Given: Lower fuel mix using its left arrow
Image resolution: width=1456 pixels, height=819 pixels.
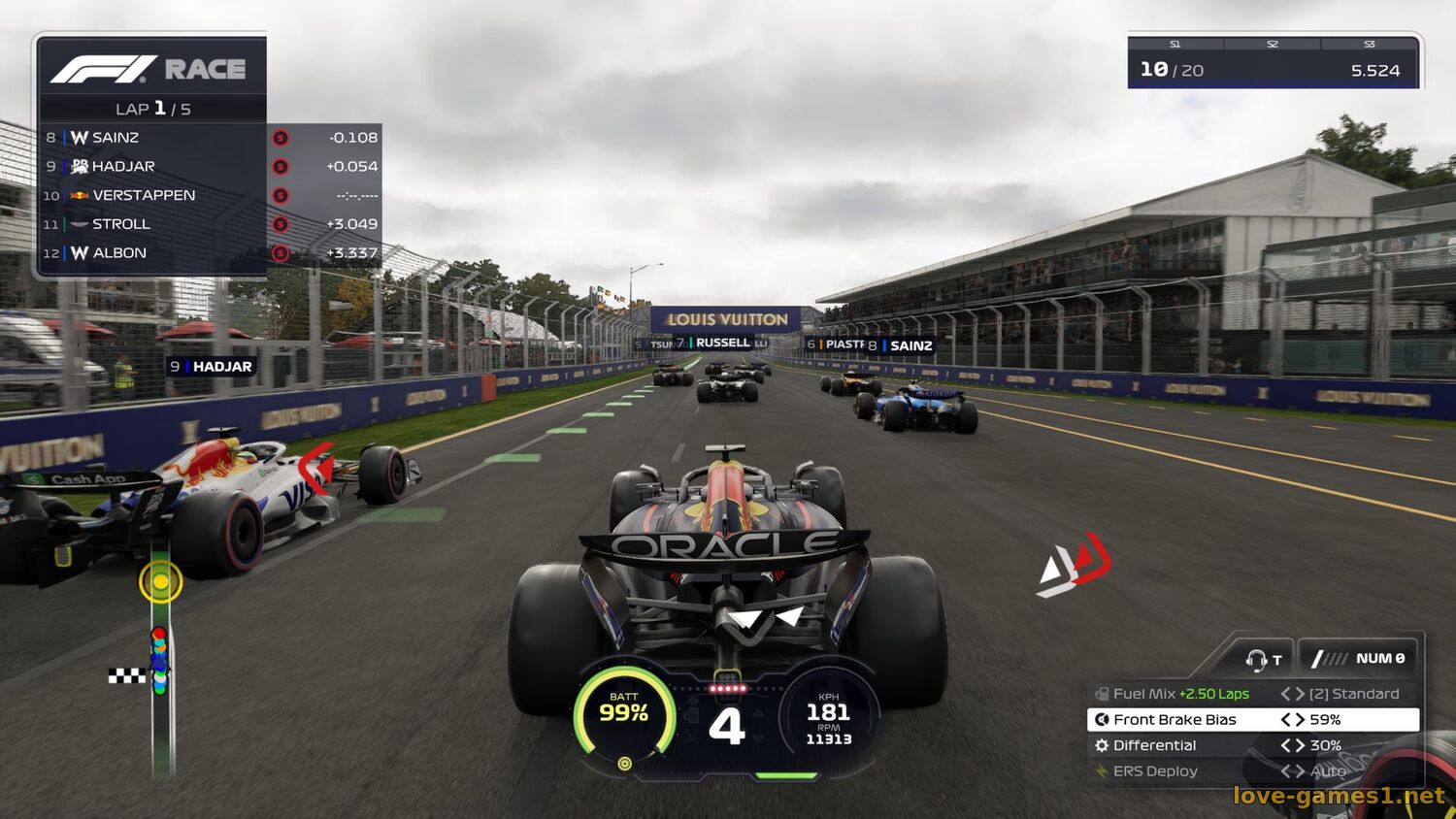Looking at the screenshot, I should coord(1285,694).
